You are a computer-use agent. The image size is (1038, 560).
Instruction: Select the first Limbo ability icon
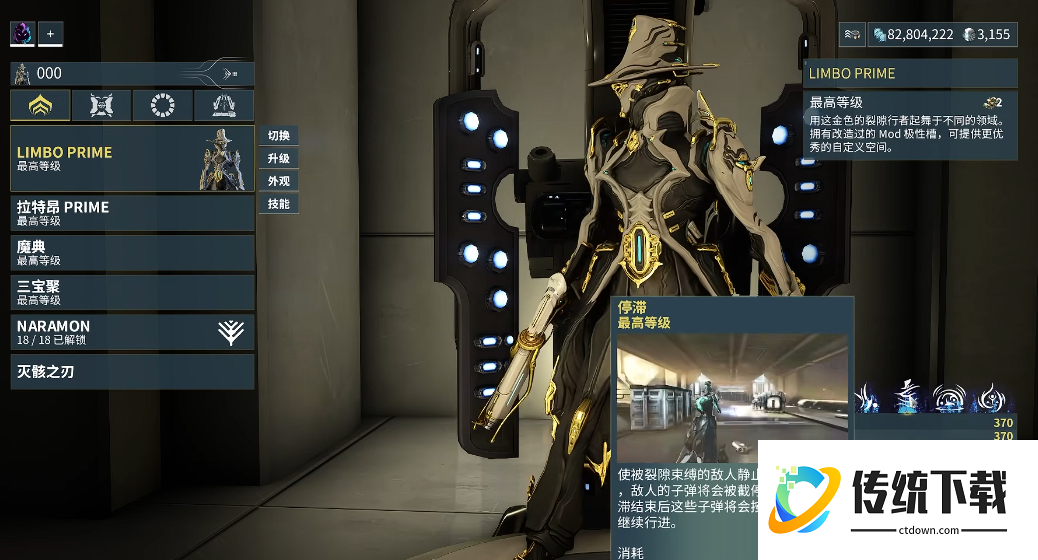(866, 397)
